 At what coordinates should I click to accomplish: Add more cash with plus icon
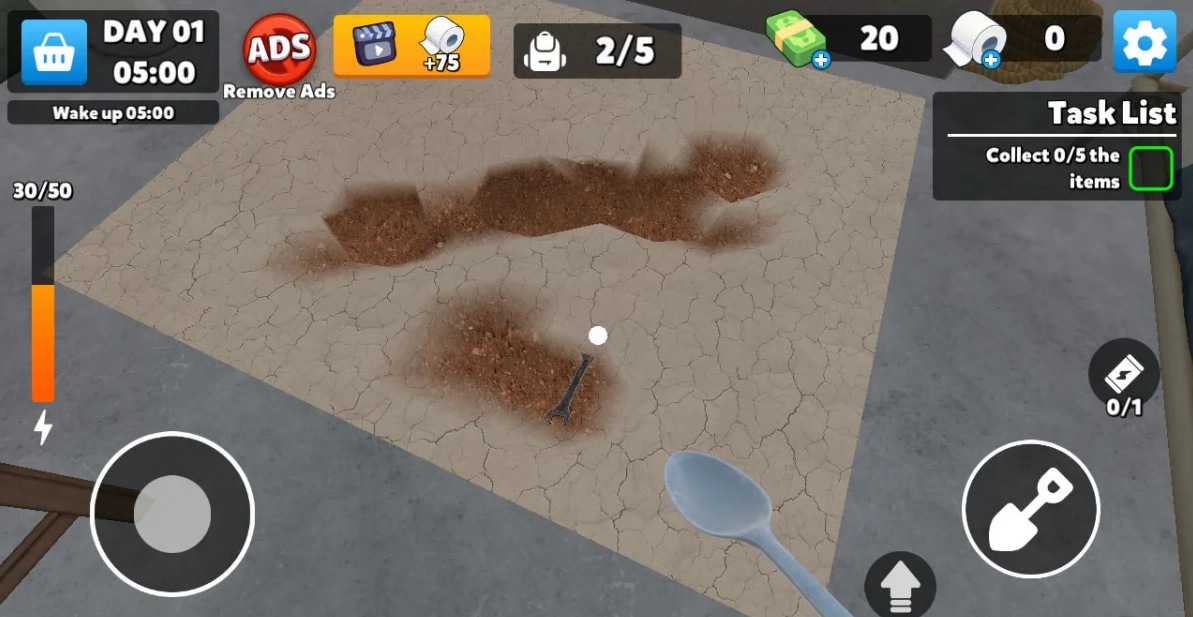pos(820,60)
